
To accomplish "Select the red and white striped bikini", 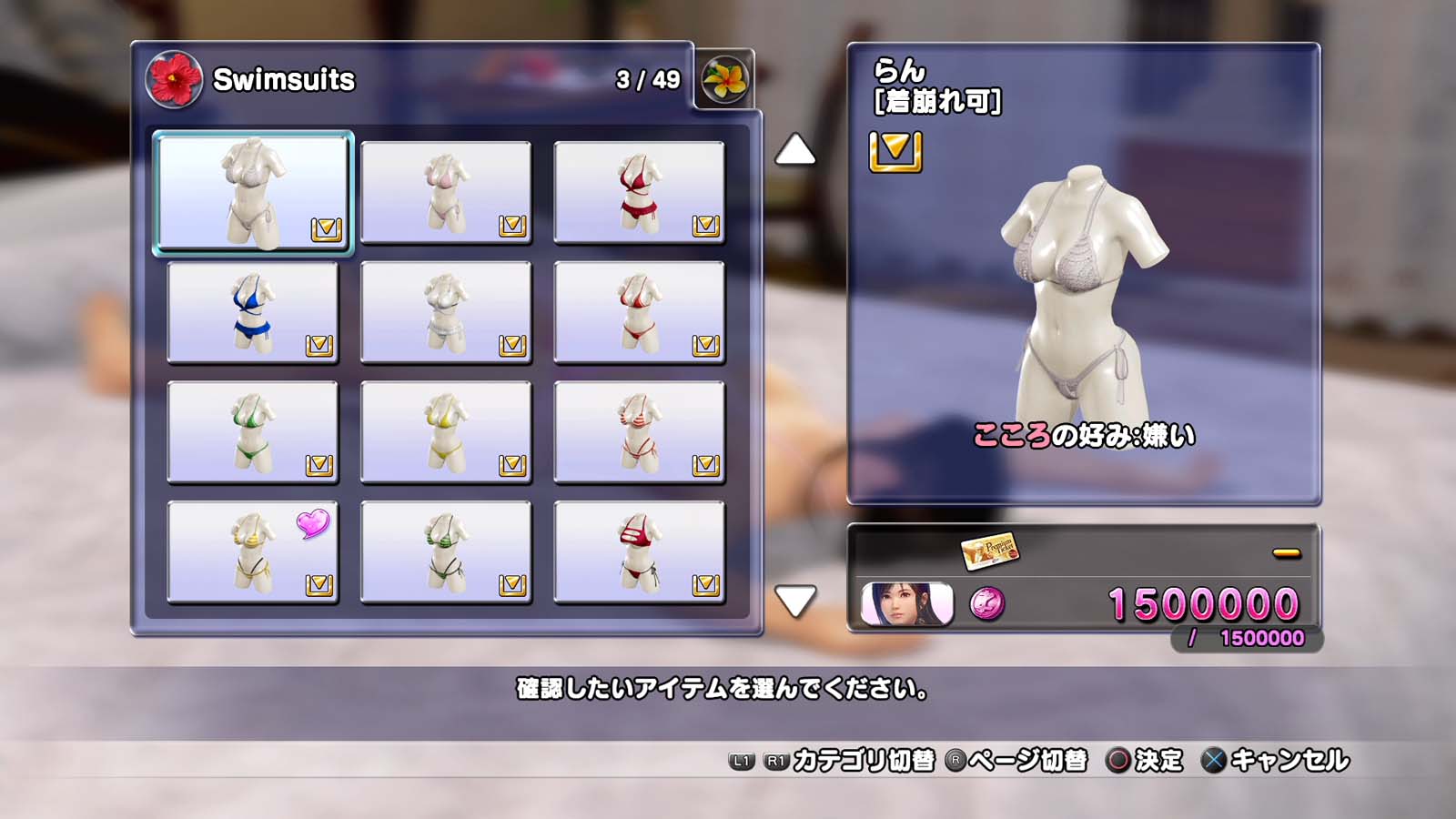I will point(639,432).
